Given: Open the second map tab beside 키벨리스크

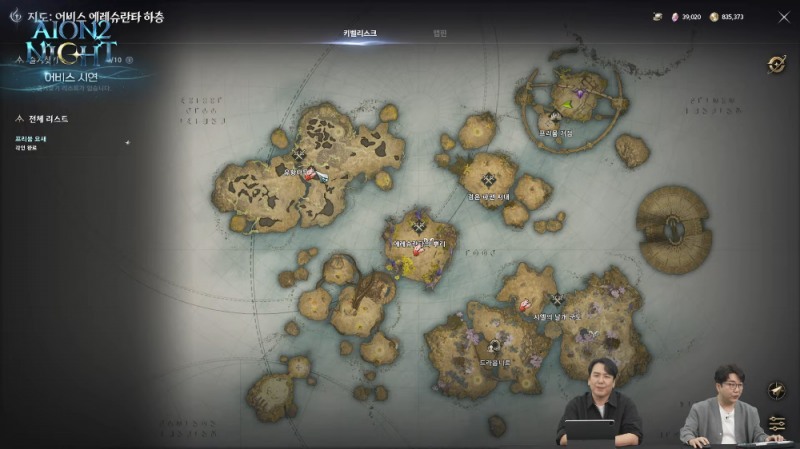Looking at the screenshot, I should click(440, 33).
